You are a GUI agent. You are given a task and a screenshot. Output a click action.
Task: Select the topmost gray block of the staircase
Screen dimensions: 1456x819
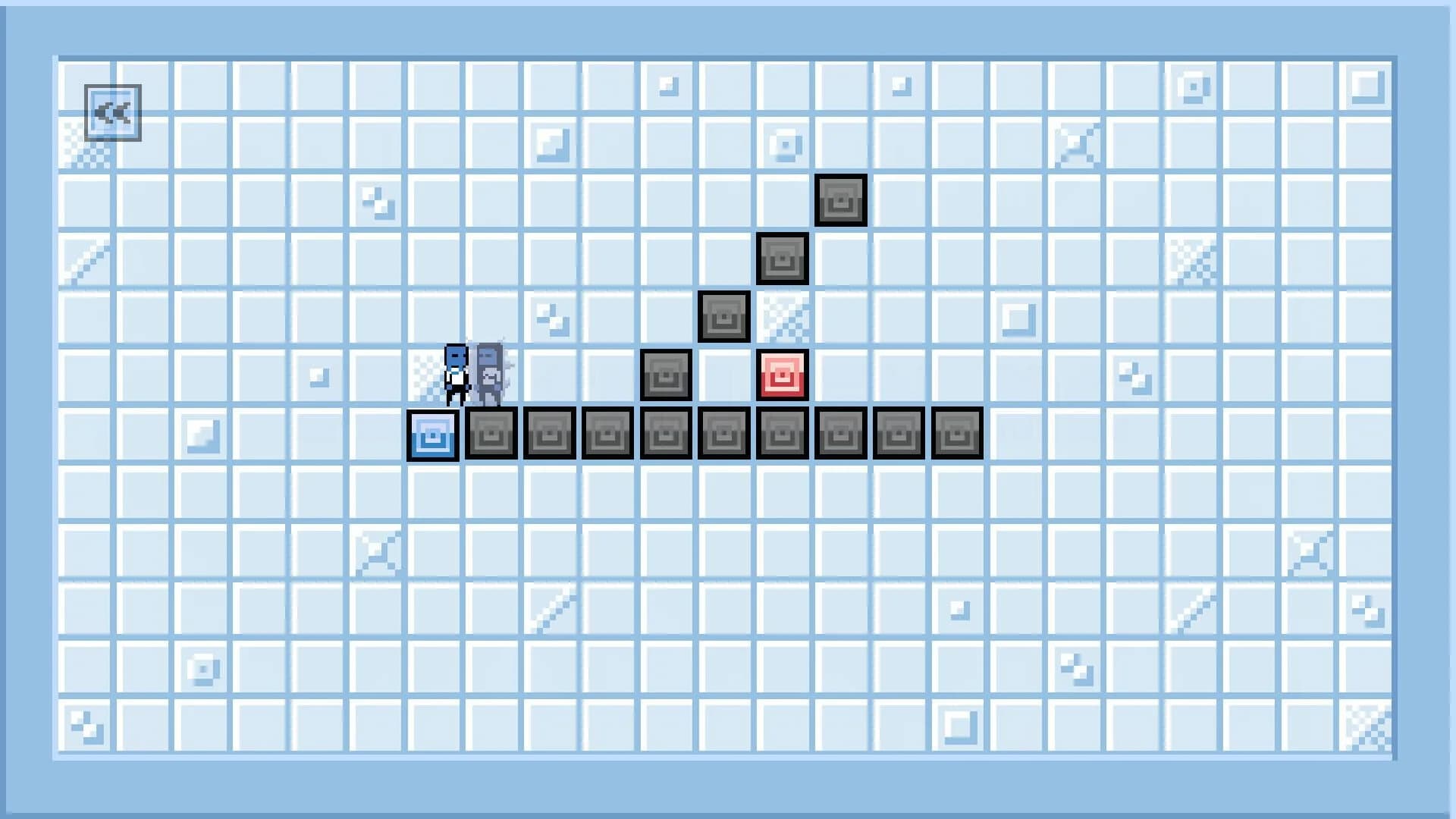(x=842, y=200)
